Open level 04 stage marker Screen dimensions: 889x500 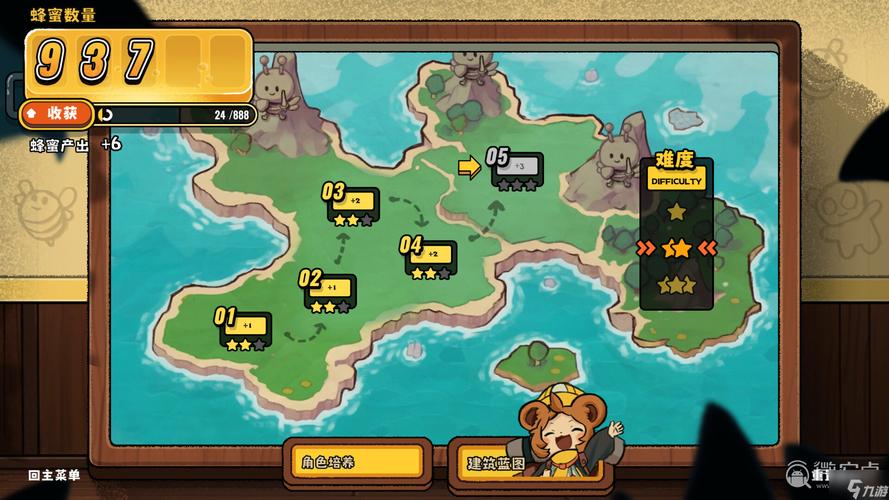coord(430,258)
